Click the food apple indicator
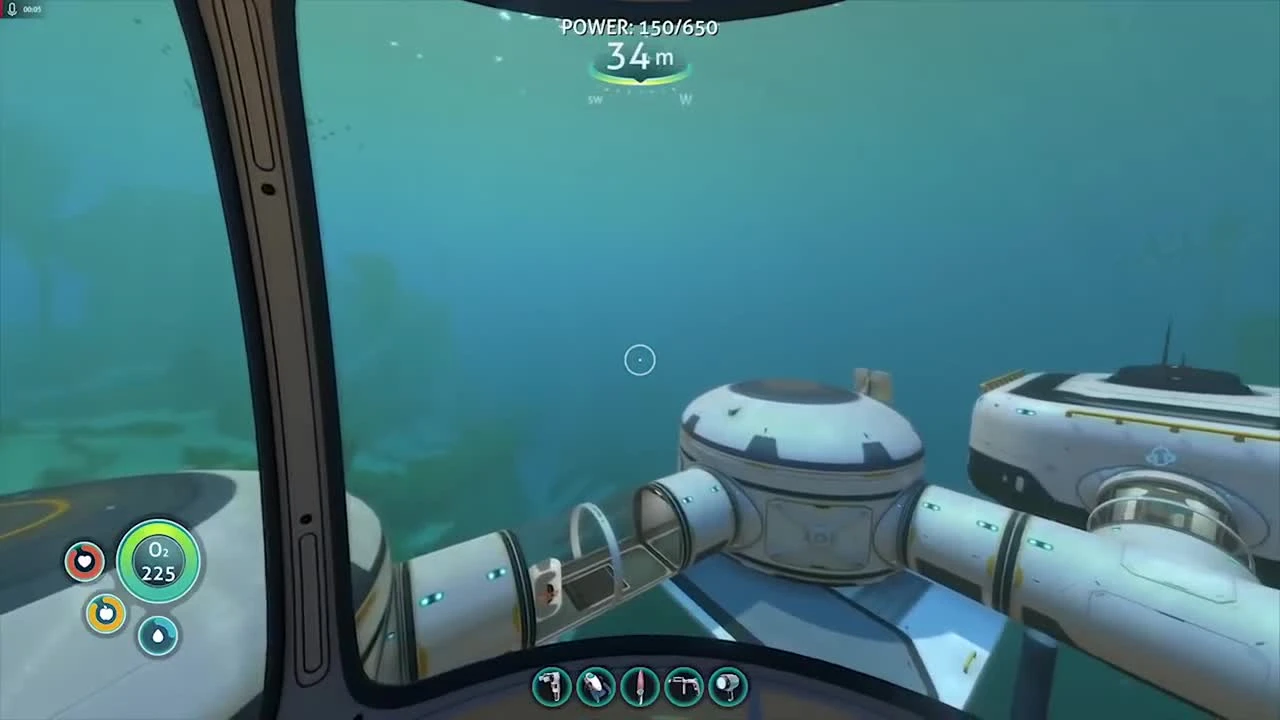This screenshot has height=720, width=1280. click(x=105, y=613)
